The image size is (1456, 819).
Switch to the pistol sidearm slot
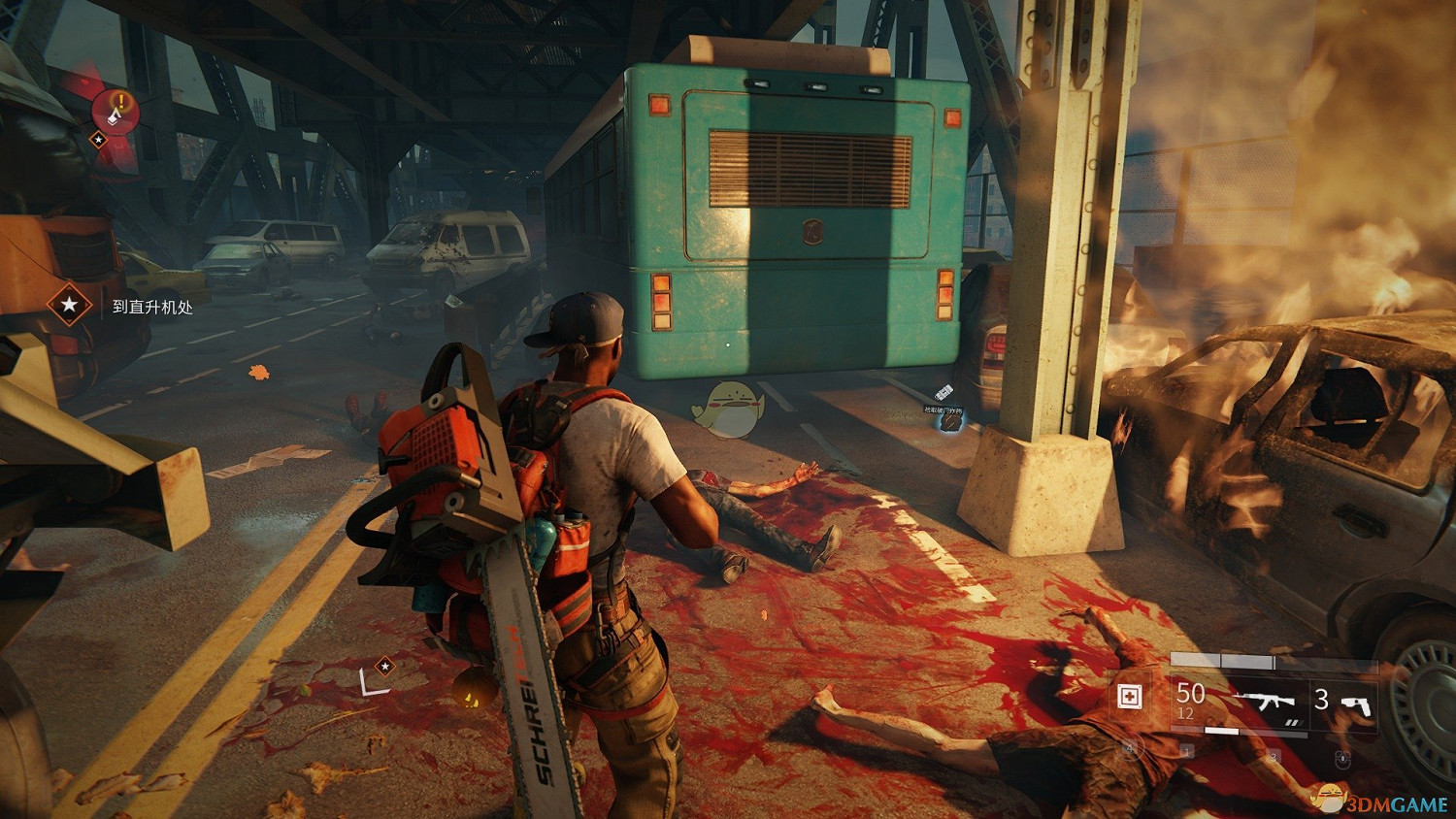tap(1357, 703)
